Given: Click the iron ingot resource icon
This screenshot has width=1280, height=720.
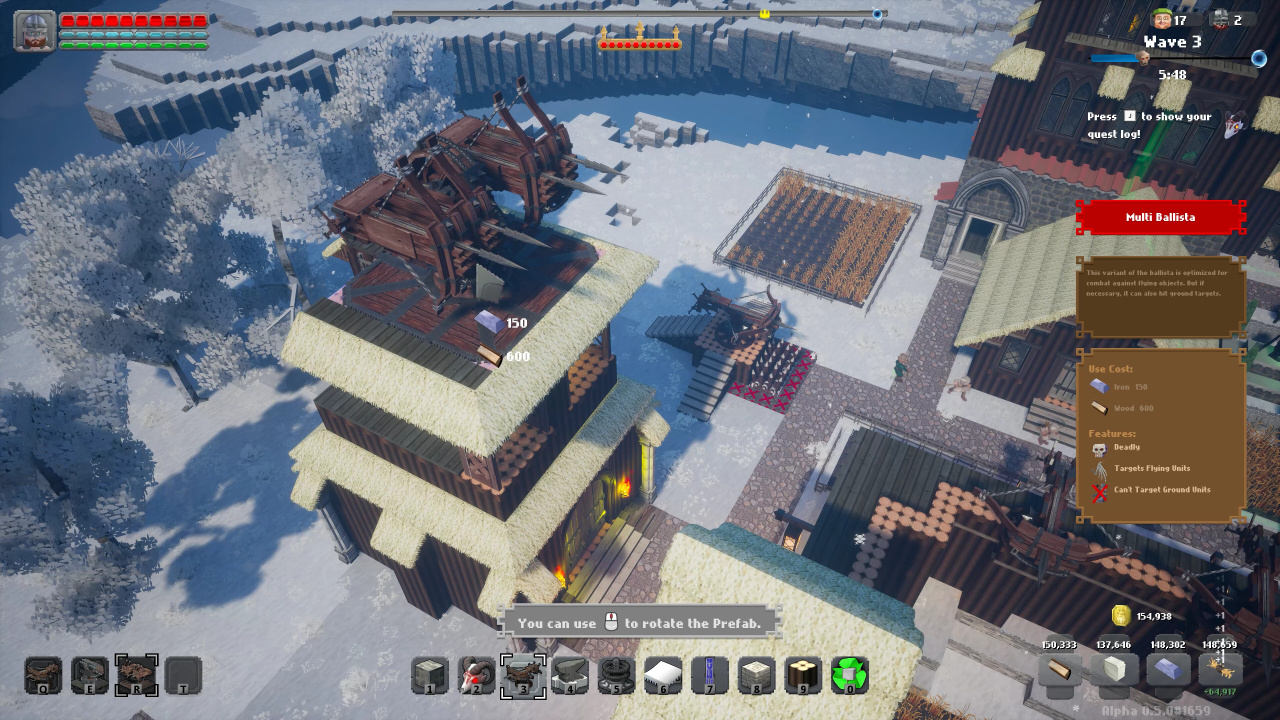Looking at the screenshot, I should pyautogui.click(x=1167, y=670).
